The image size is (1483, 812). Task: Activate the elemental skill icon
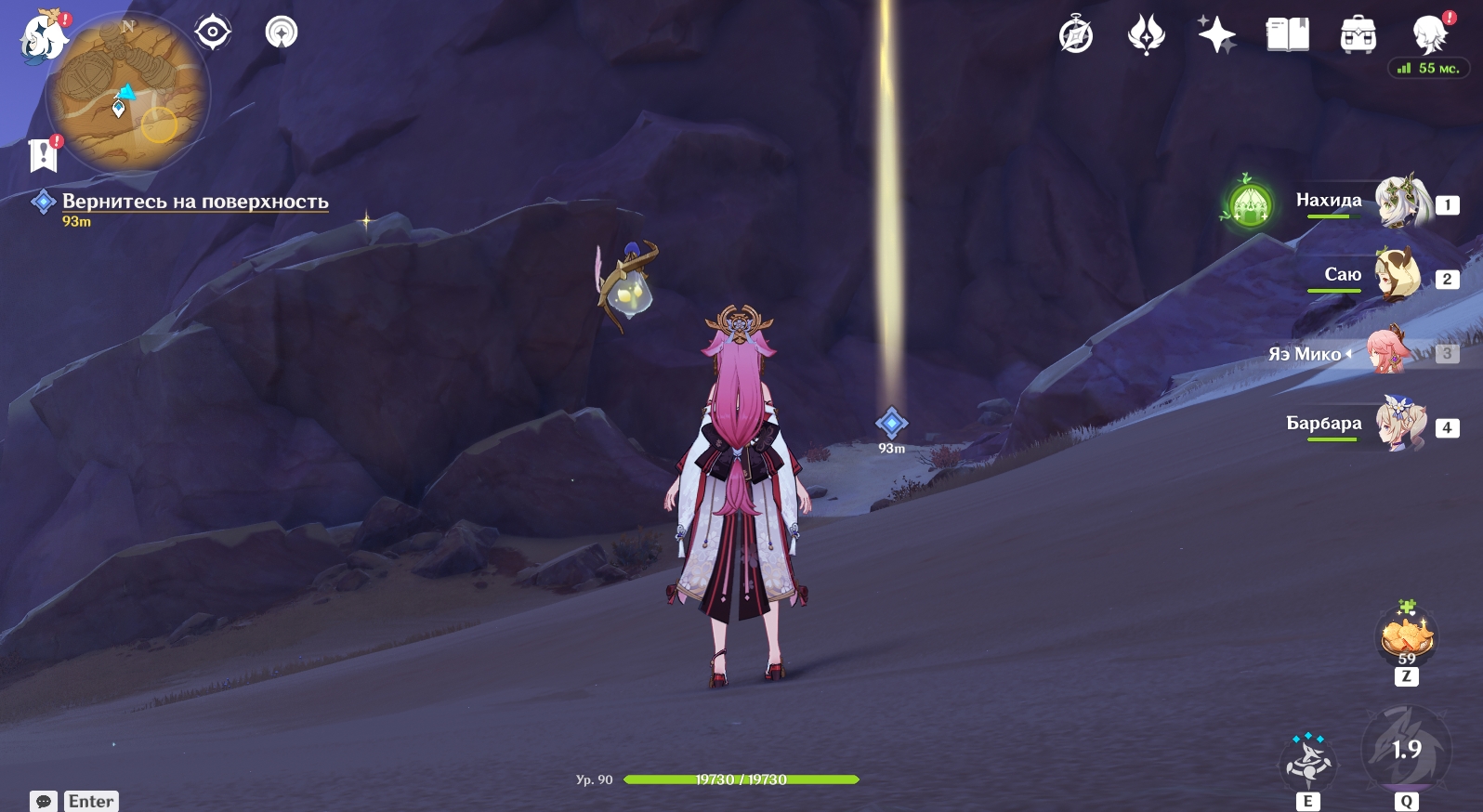pos(1307,762)
